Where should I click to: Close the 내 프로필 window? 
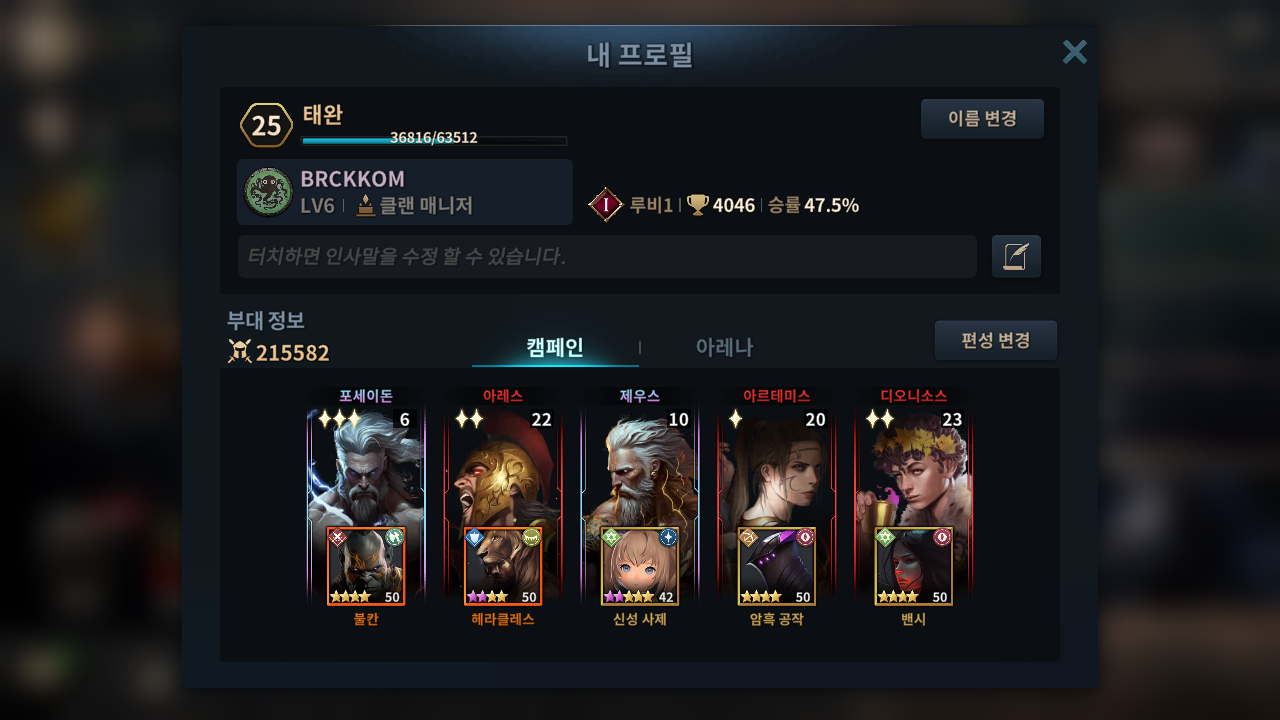tap(1074, 52)
